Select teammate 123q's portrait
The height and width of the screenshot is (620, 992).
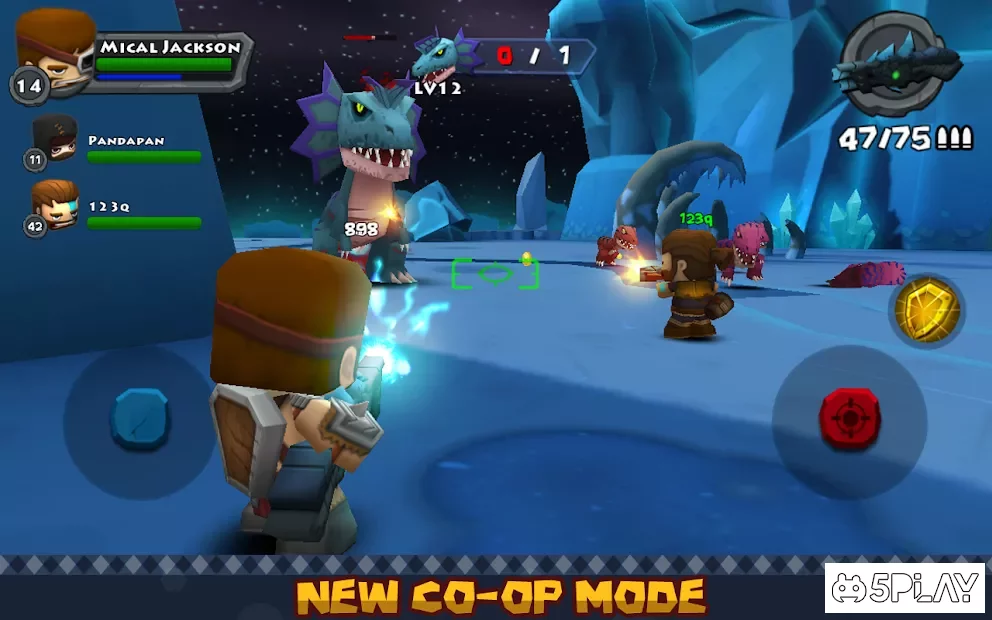tap(55, 205)
